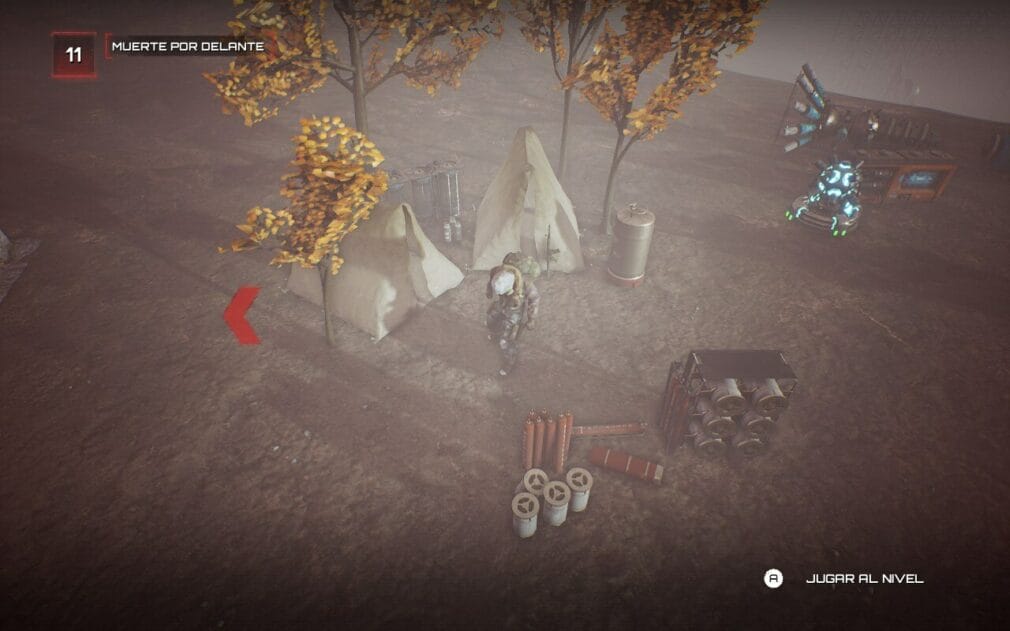Select the red left arrow for previous level
The width and height of the screenshot is (1010, 631).
click(x=243, y=315)
